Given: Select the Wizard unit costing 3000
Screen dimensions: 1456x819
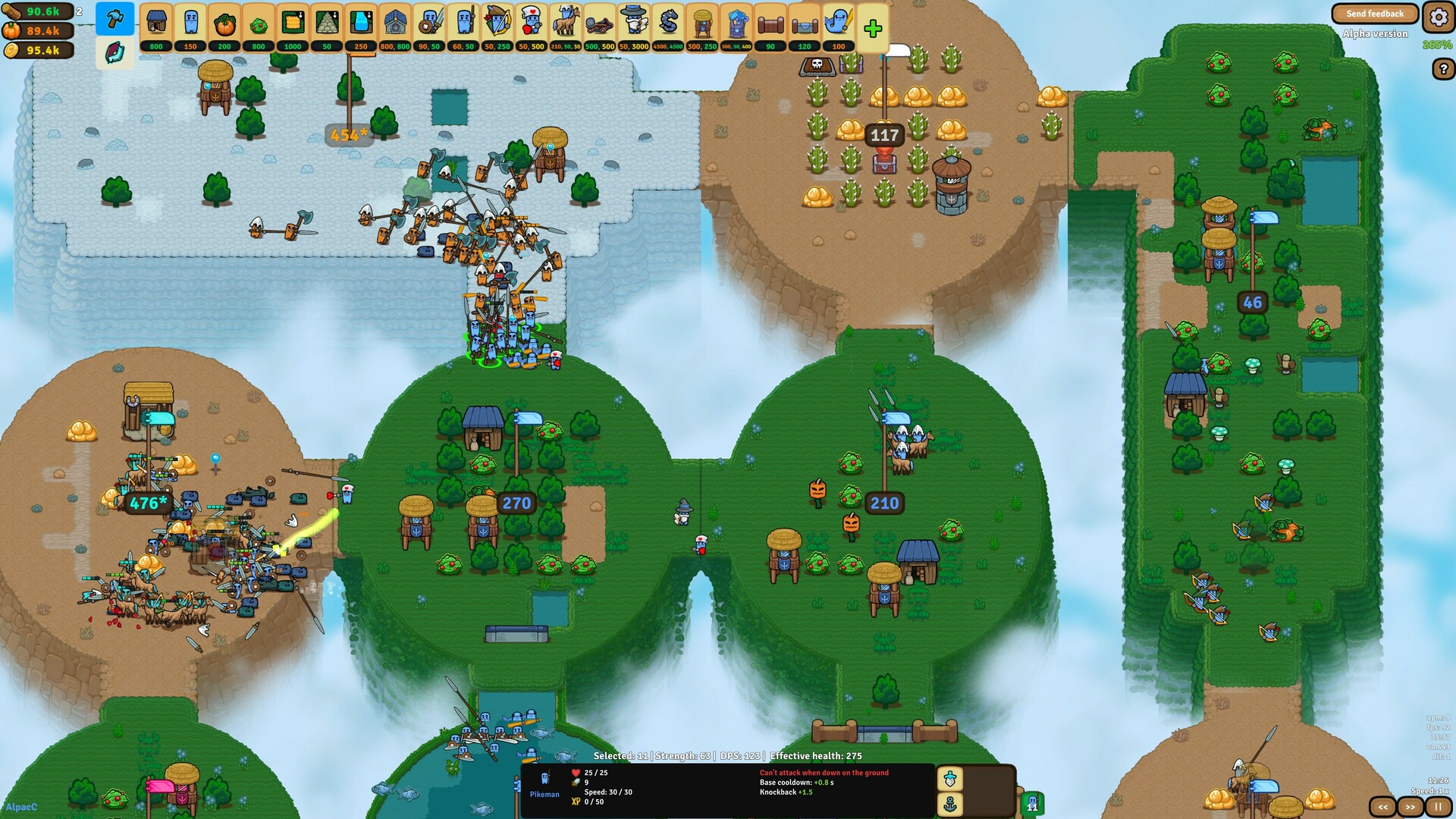Looking at the screenshot, I should [633, 24].
